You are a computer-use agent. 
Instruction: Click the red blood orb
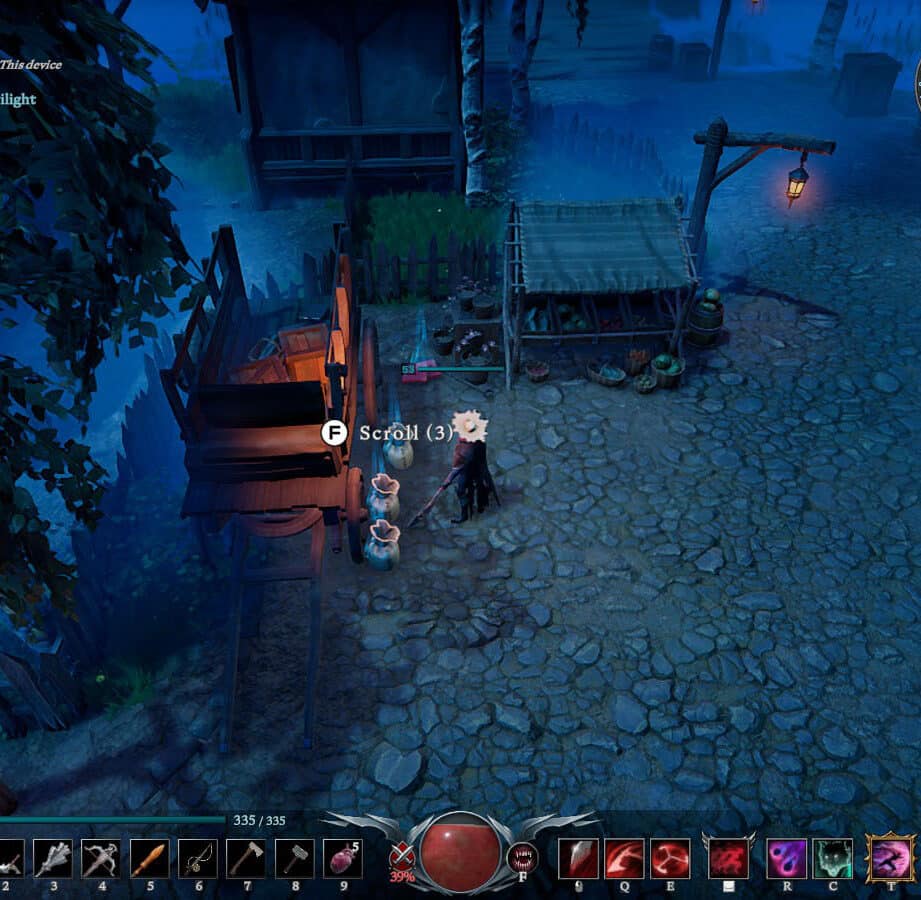460,853
